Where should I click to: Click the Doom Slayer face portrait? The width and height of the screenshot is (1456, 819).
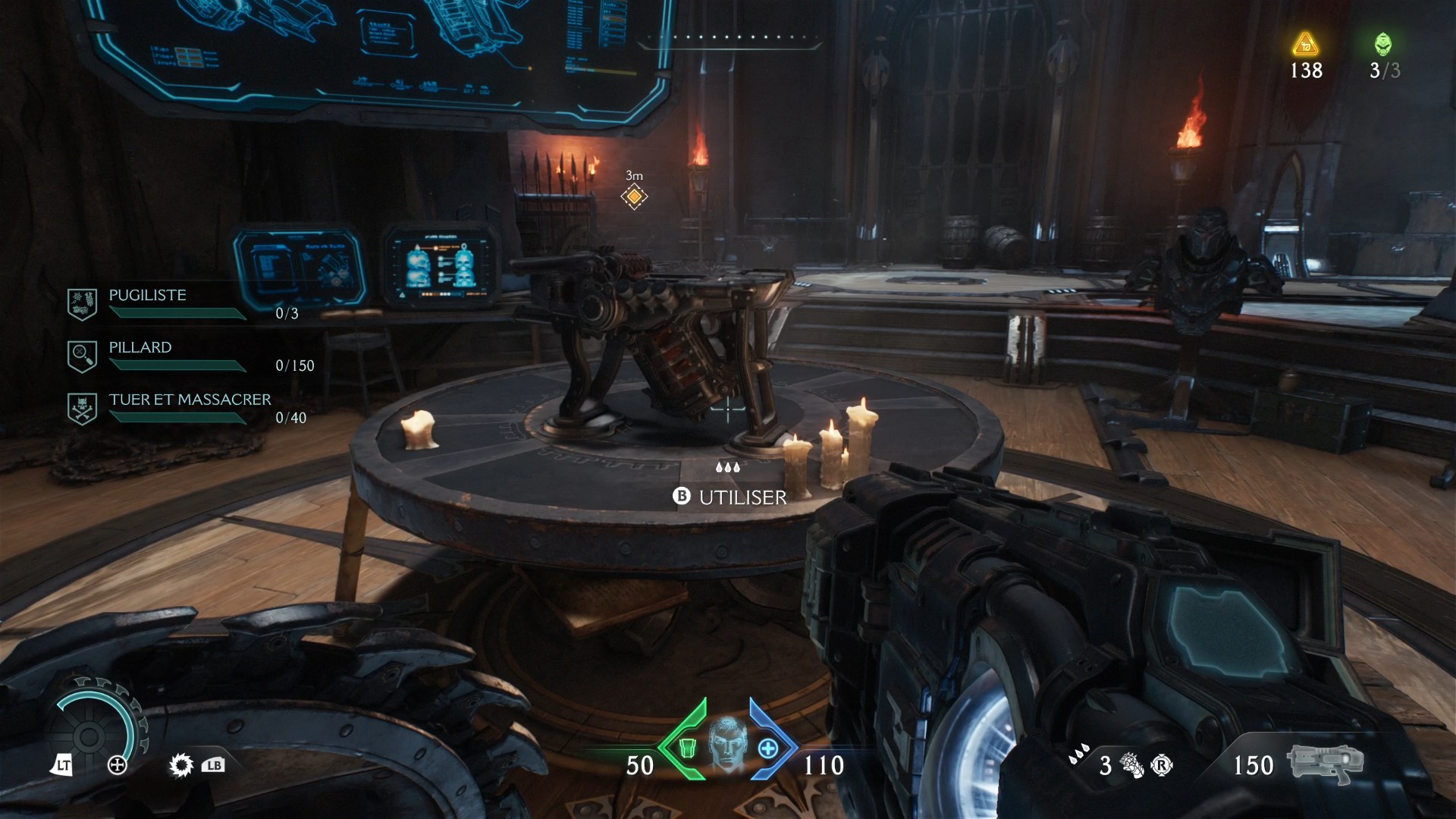coord(726,743)
